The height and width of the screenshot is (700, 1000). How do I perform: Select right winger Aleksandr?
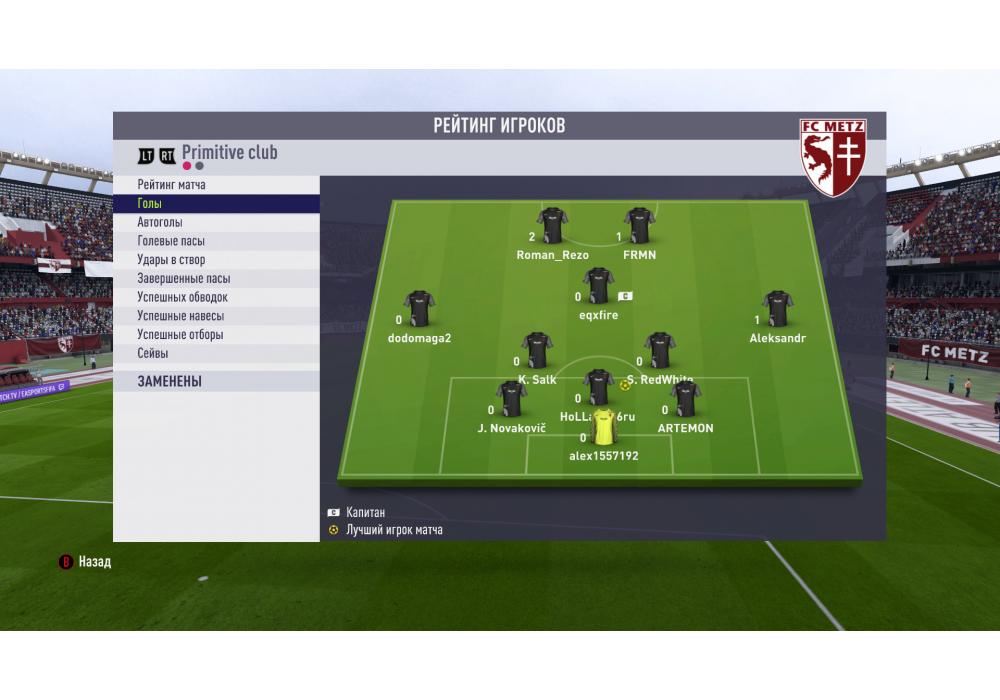pyautogui.click(x=777, y=310)
